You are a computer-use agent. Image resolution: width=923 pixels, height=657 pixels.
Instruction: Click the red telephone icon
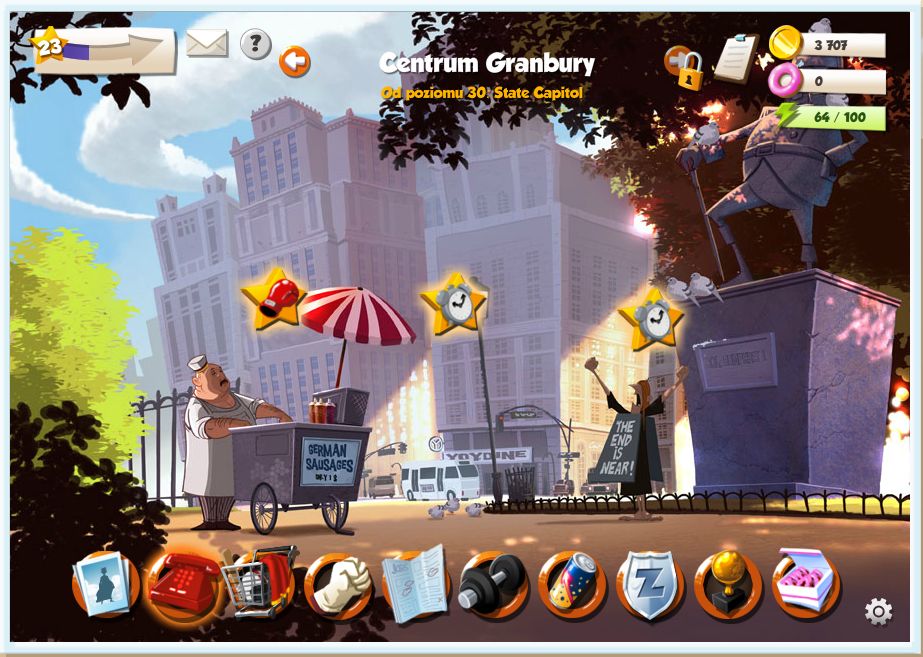pos(183,584)
